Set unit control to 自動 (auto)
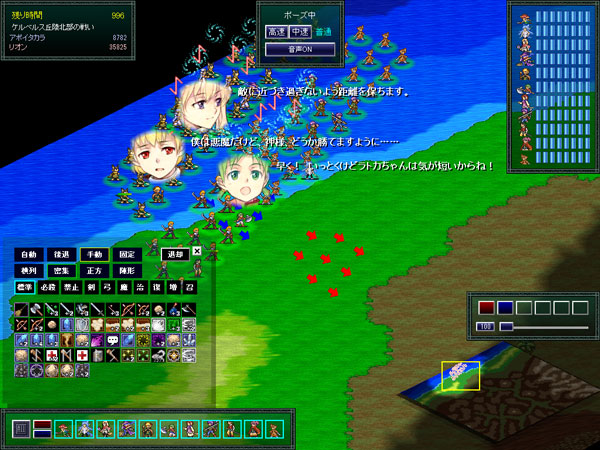Screen dimensions: 600x450 pyautogui.click(x=29, y=255)
